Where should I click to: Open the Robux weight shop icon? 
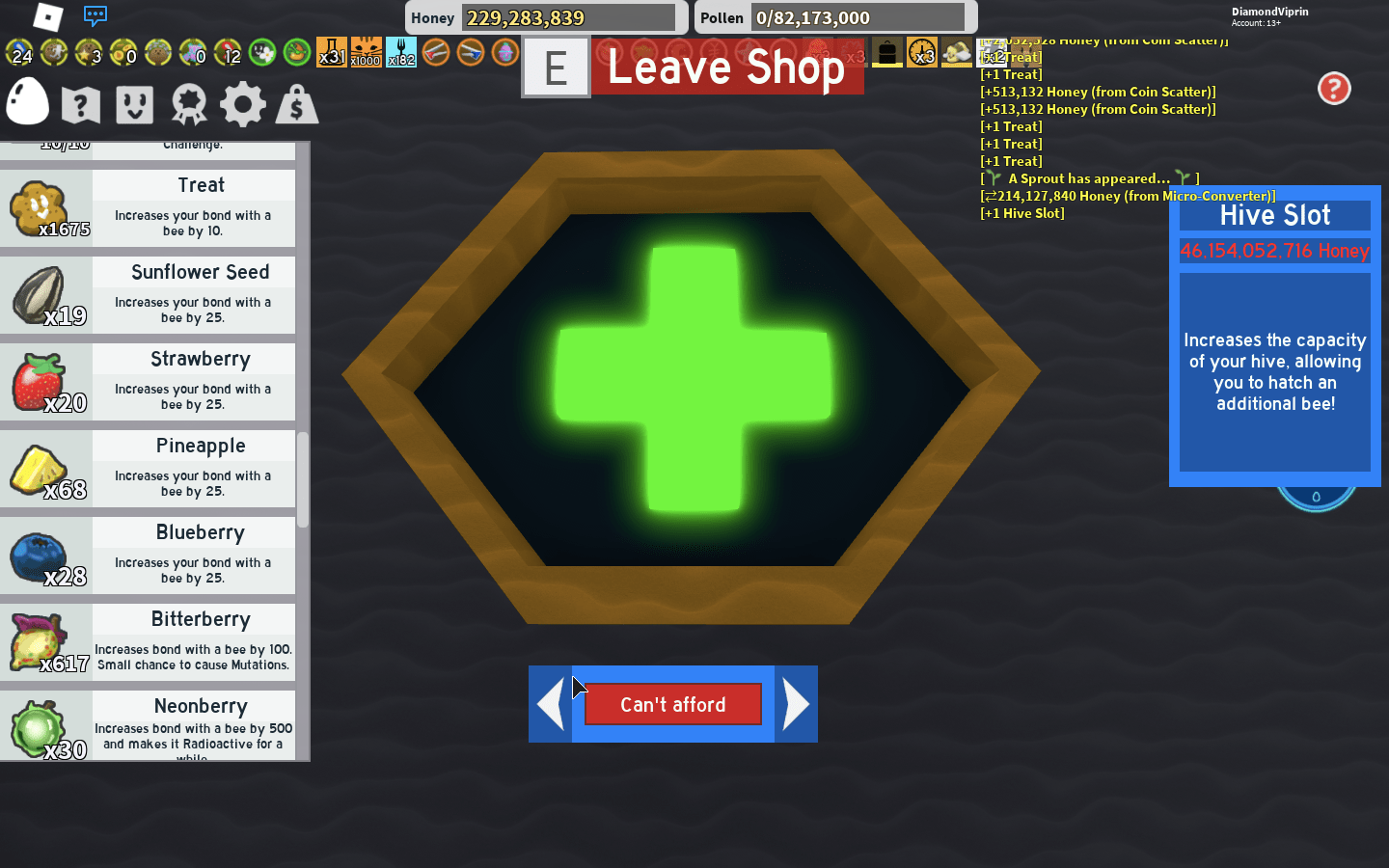[296, 103]
